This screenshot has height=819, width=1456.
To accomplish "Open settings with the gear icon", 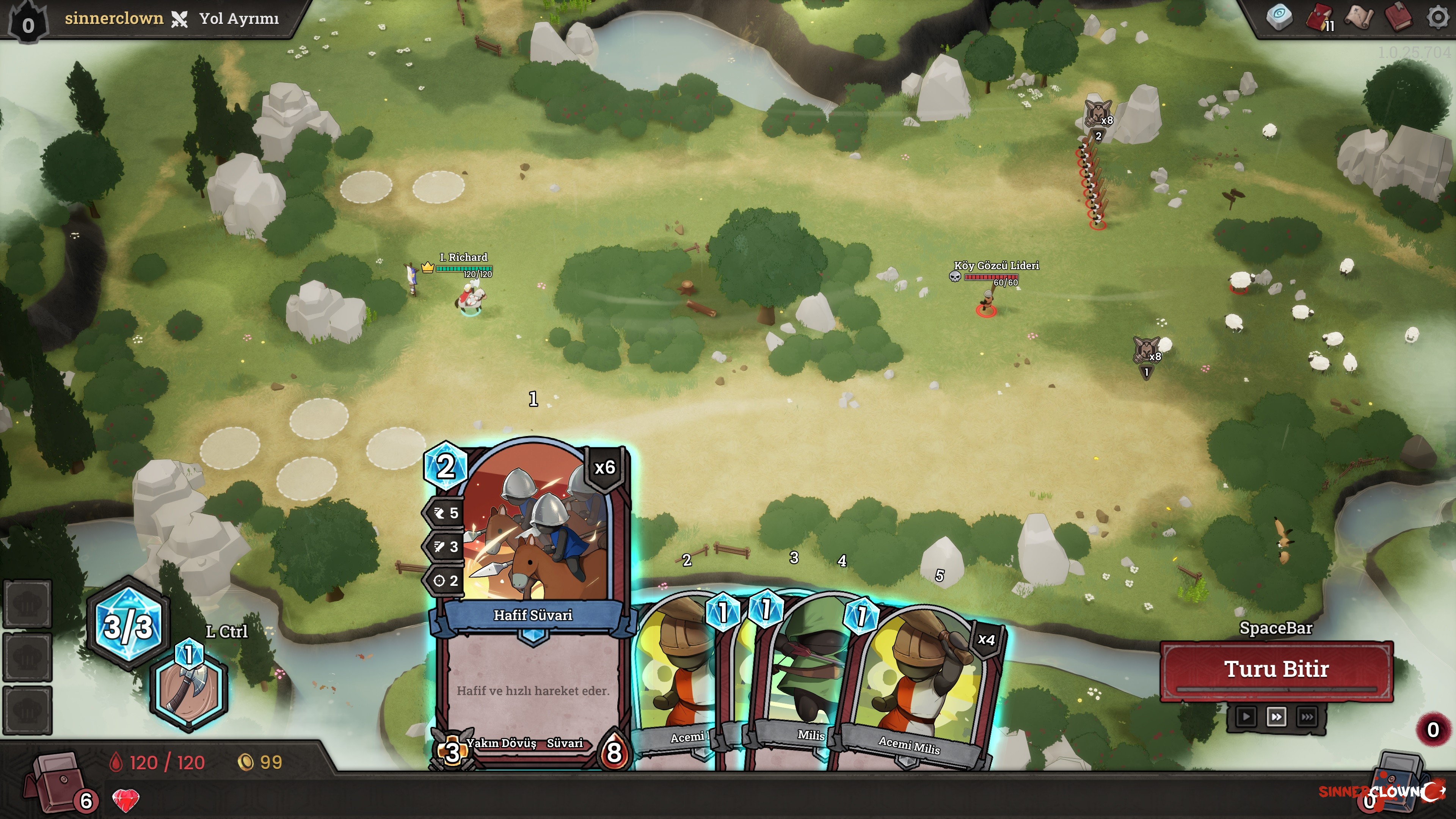I will click(x=1438, y=17).
